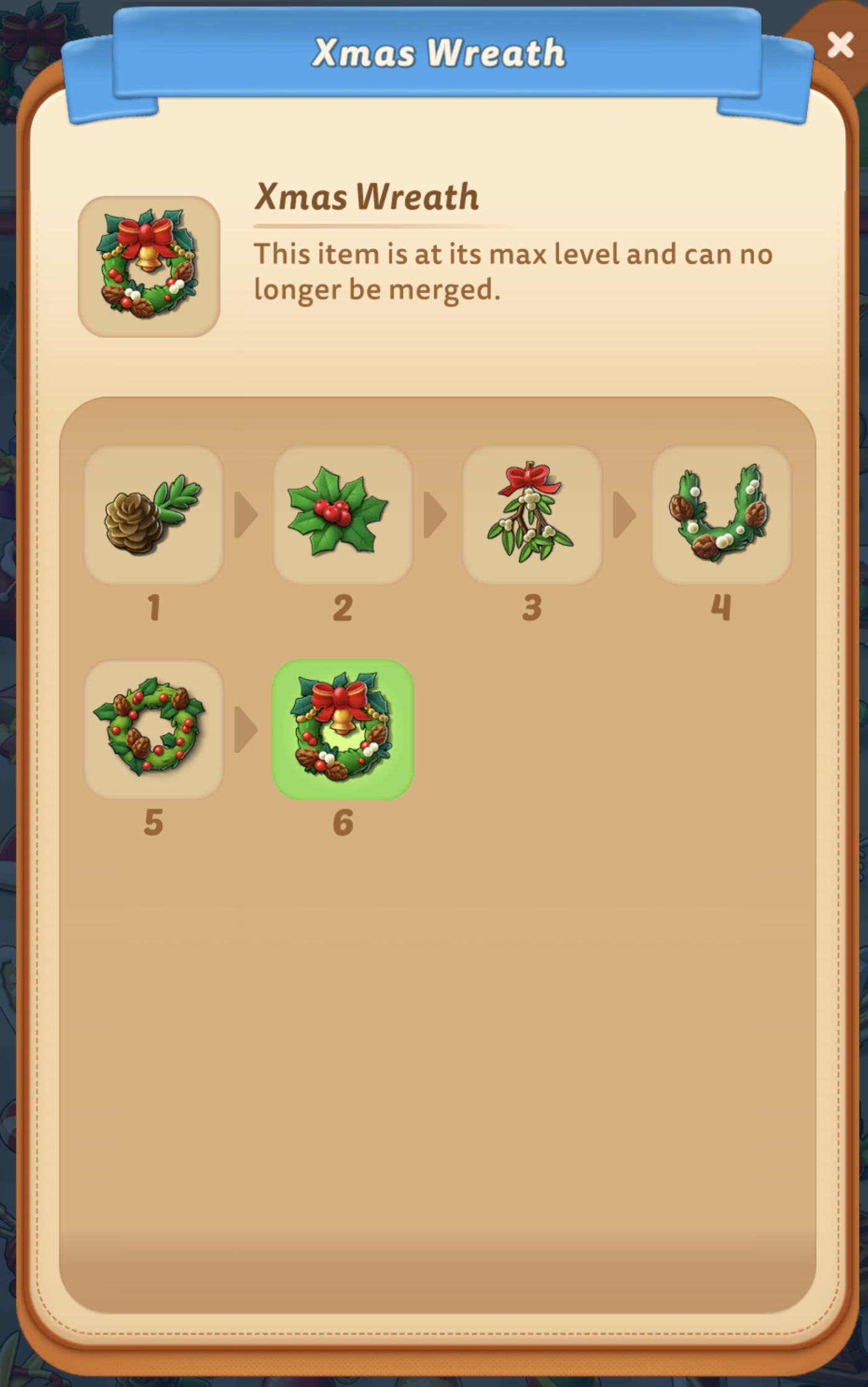Click the number 5 under the plain wreath
The image size is (868, 1387).
click(154, 822)
